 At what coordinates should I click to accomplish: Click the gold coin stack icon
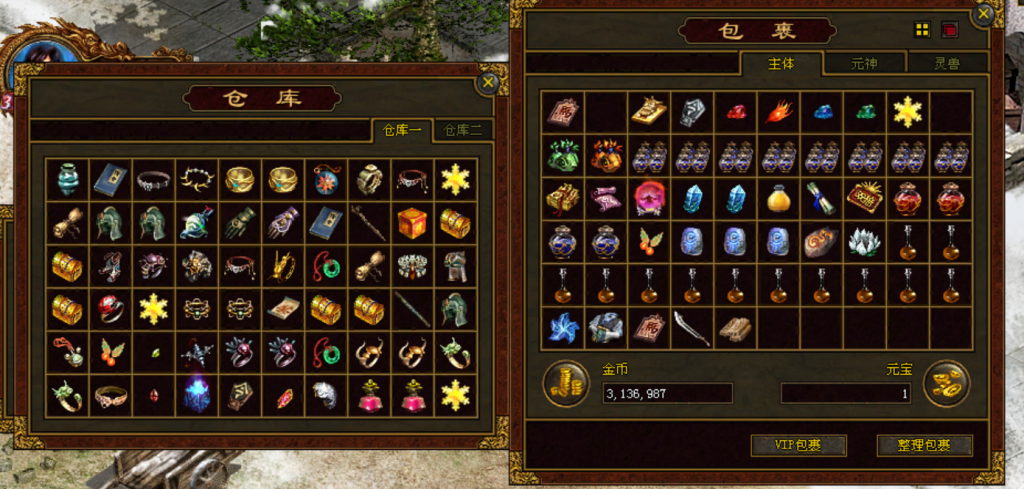click(x=566, y=384)
